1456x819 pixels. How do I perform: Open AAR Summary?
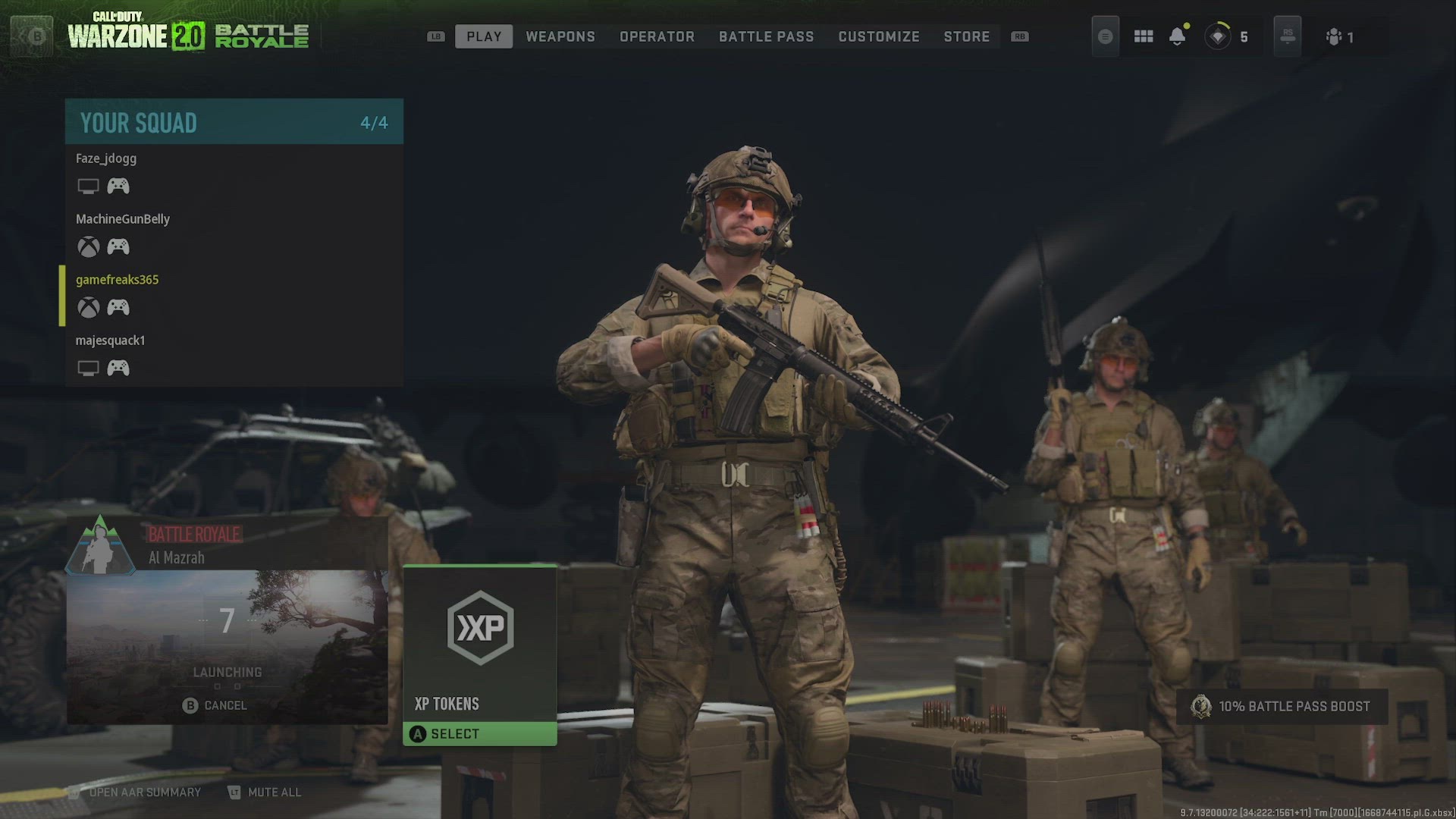coord(136,792)
